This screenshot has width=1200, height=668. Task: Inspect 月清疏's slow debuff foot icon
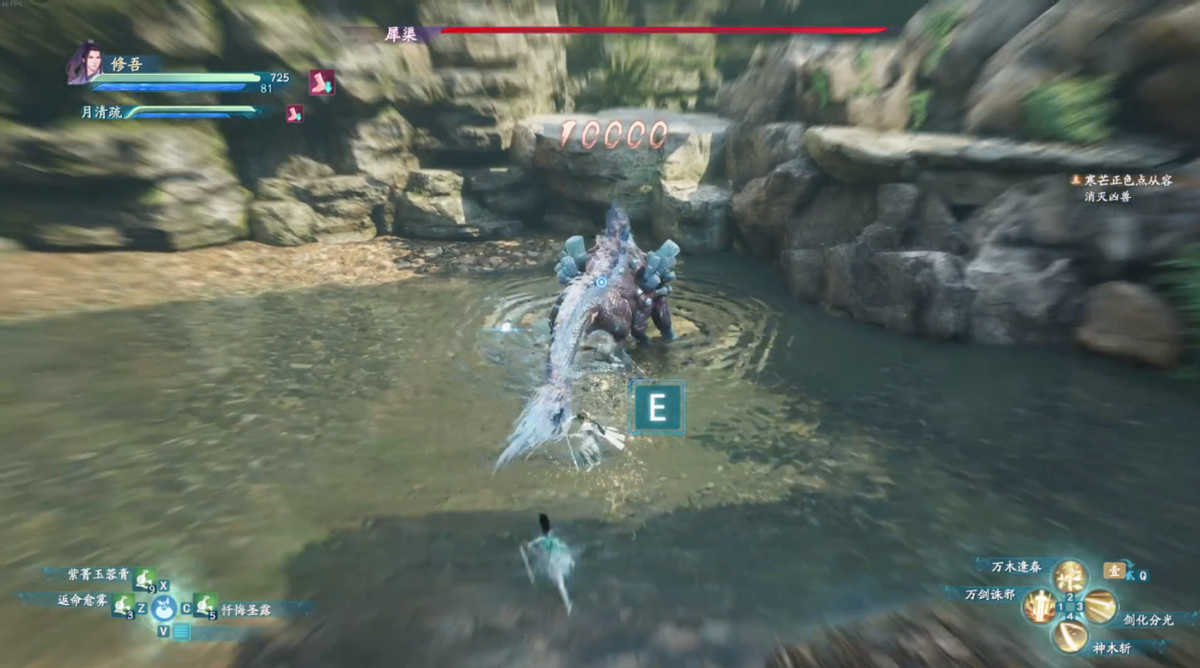294,113
